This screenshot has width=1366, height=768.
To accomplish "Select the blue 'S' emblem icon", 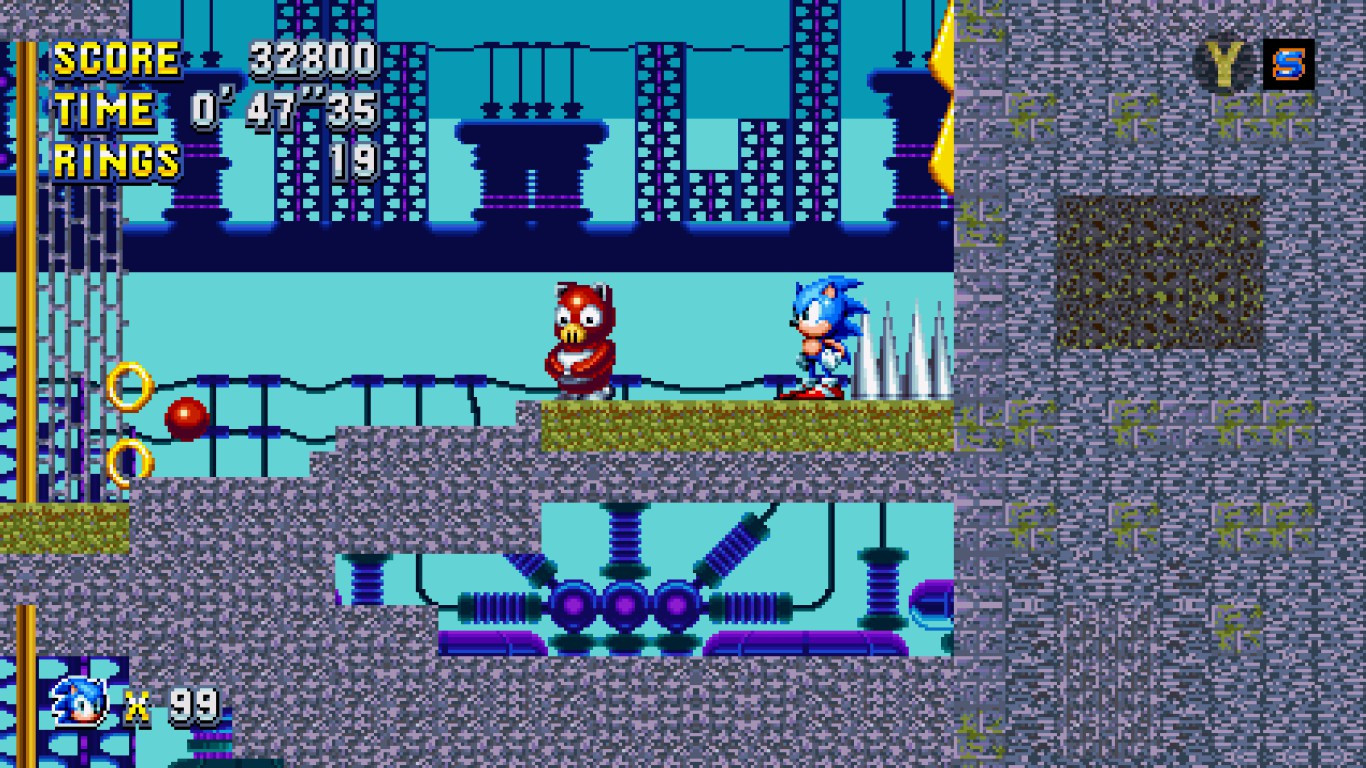I will 1290,63.
